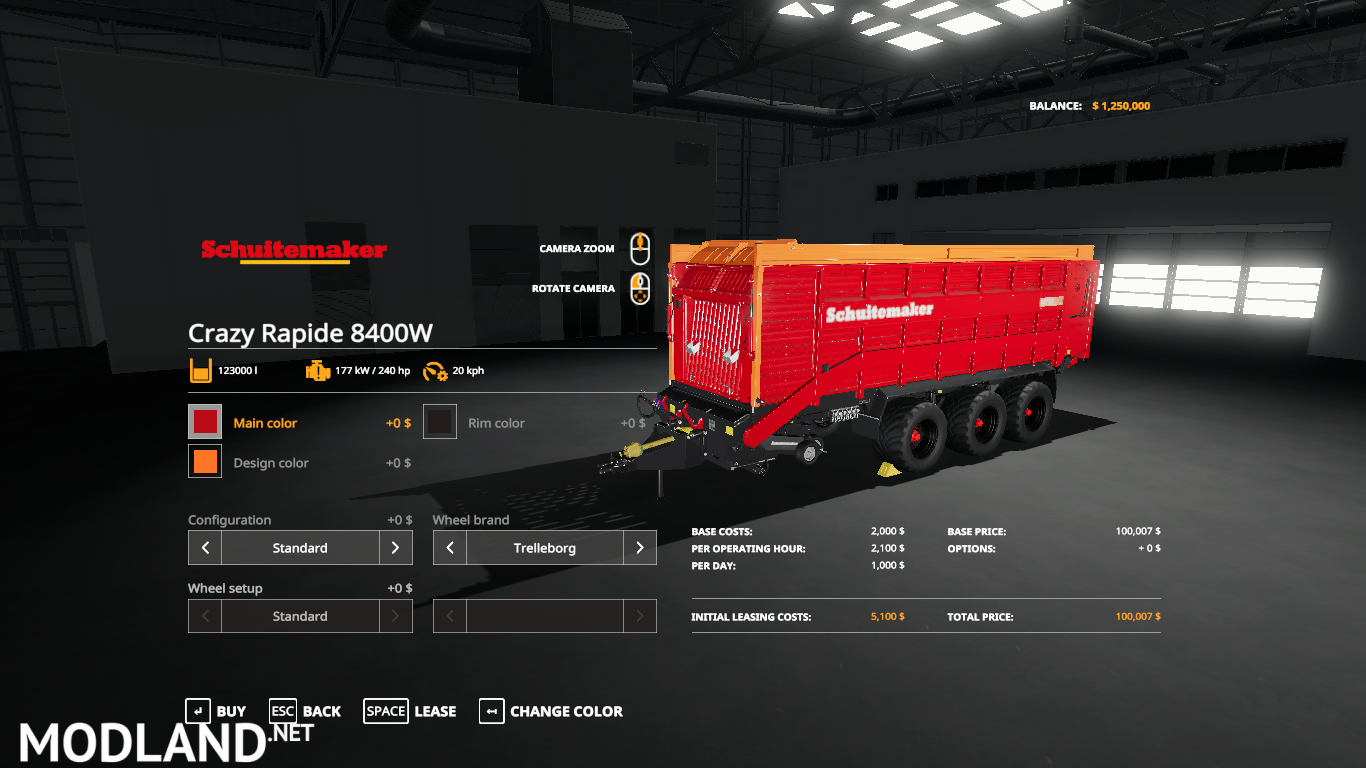
Task: Click left arrow on Trelleborg wheel brand
Action: (x=450, y=547)
